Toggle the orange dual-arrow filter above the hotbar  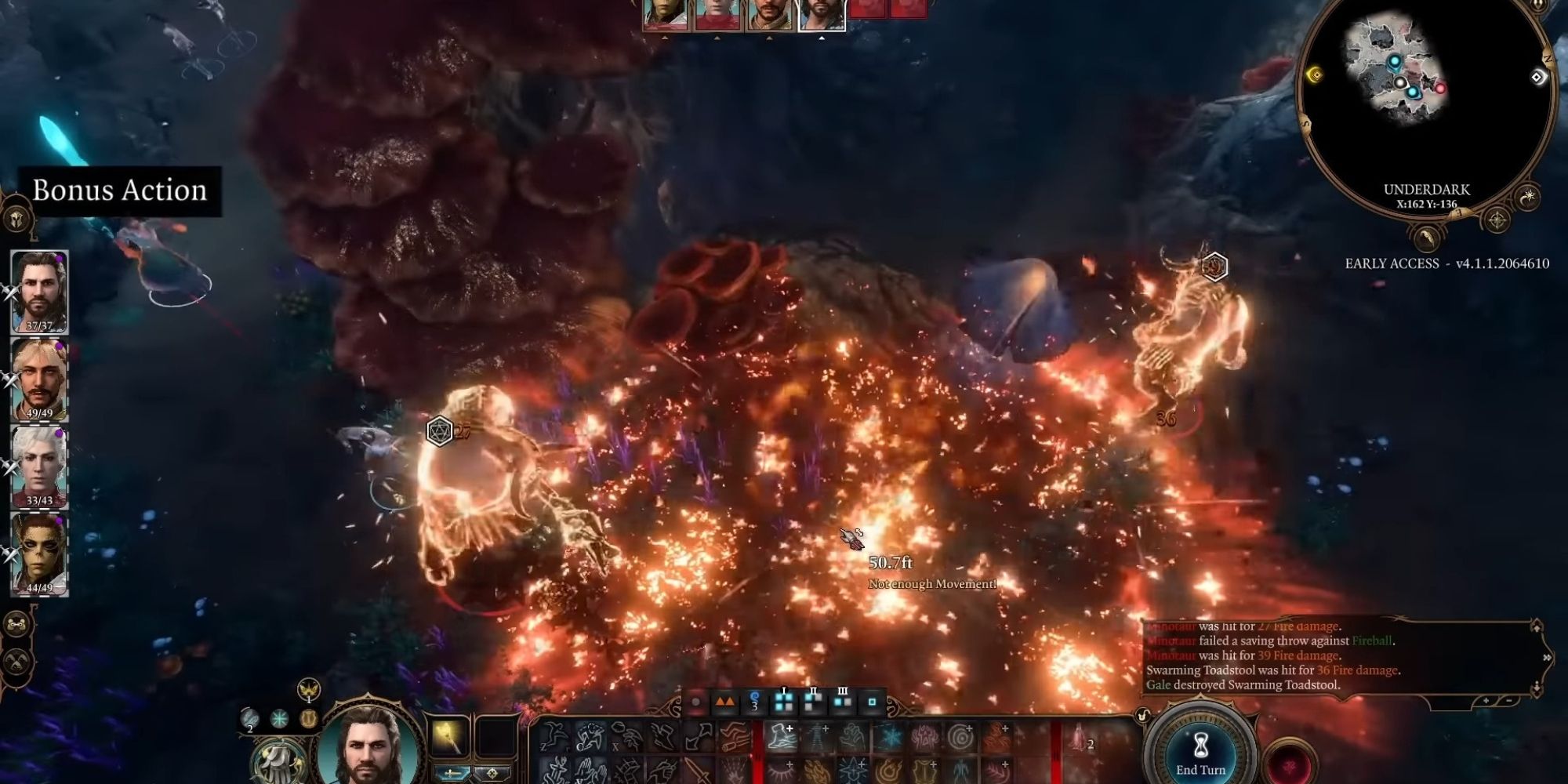[x=726, y=702]
